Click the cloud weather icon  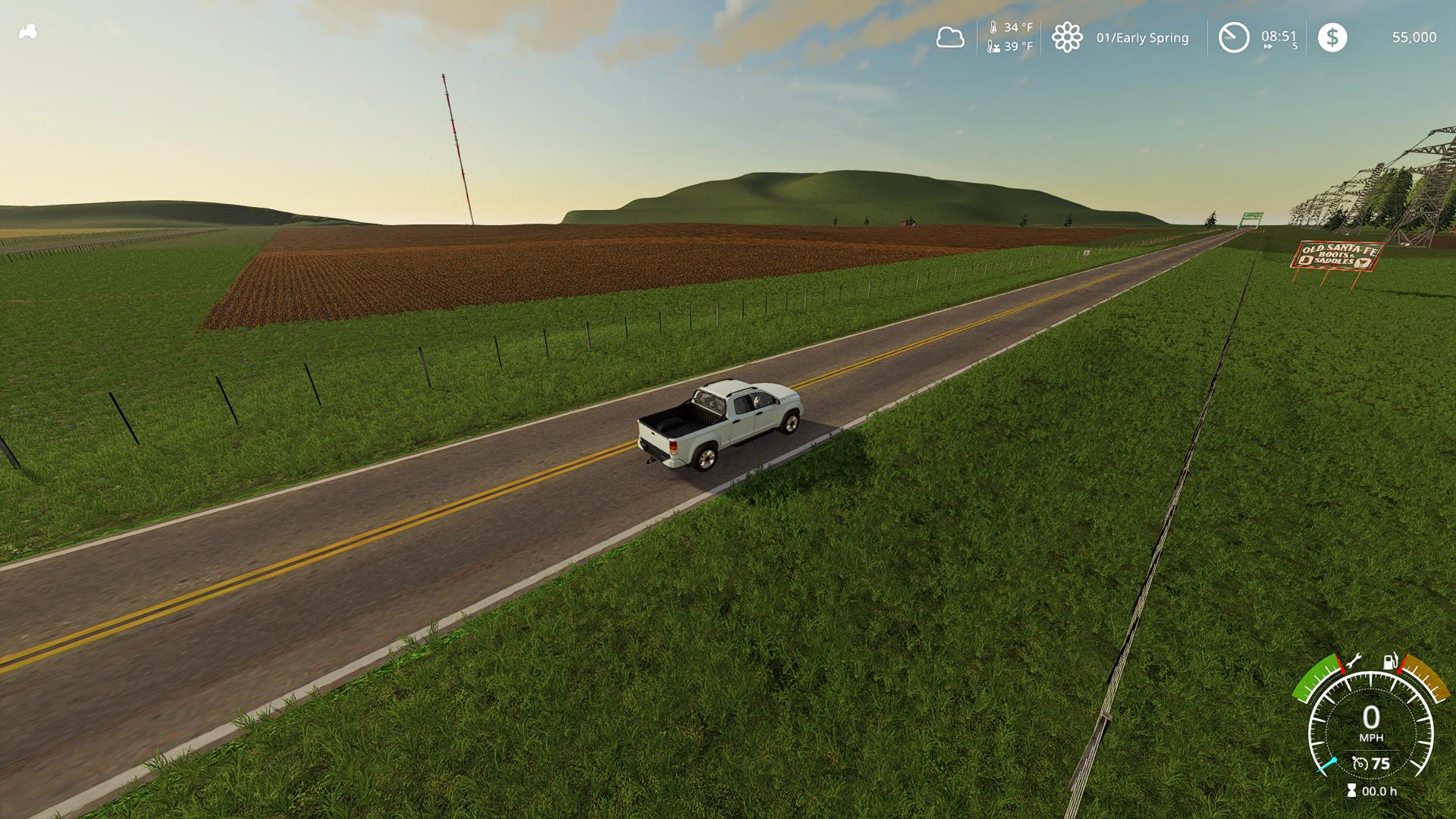[x=949, y=37]
